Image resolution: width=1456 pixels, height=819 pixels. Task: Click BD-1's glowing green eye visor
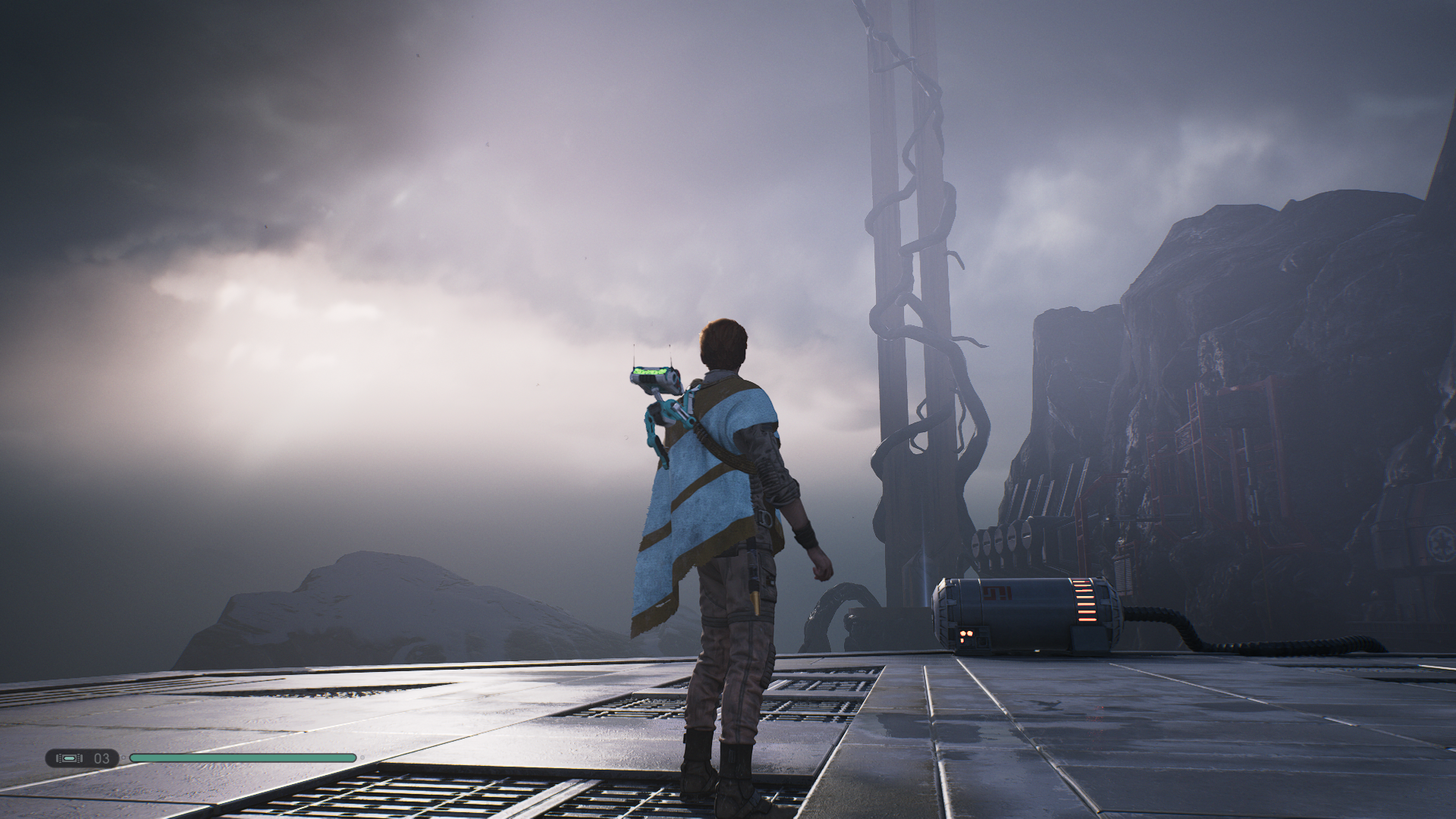click(x=649, y=372)
